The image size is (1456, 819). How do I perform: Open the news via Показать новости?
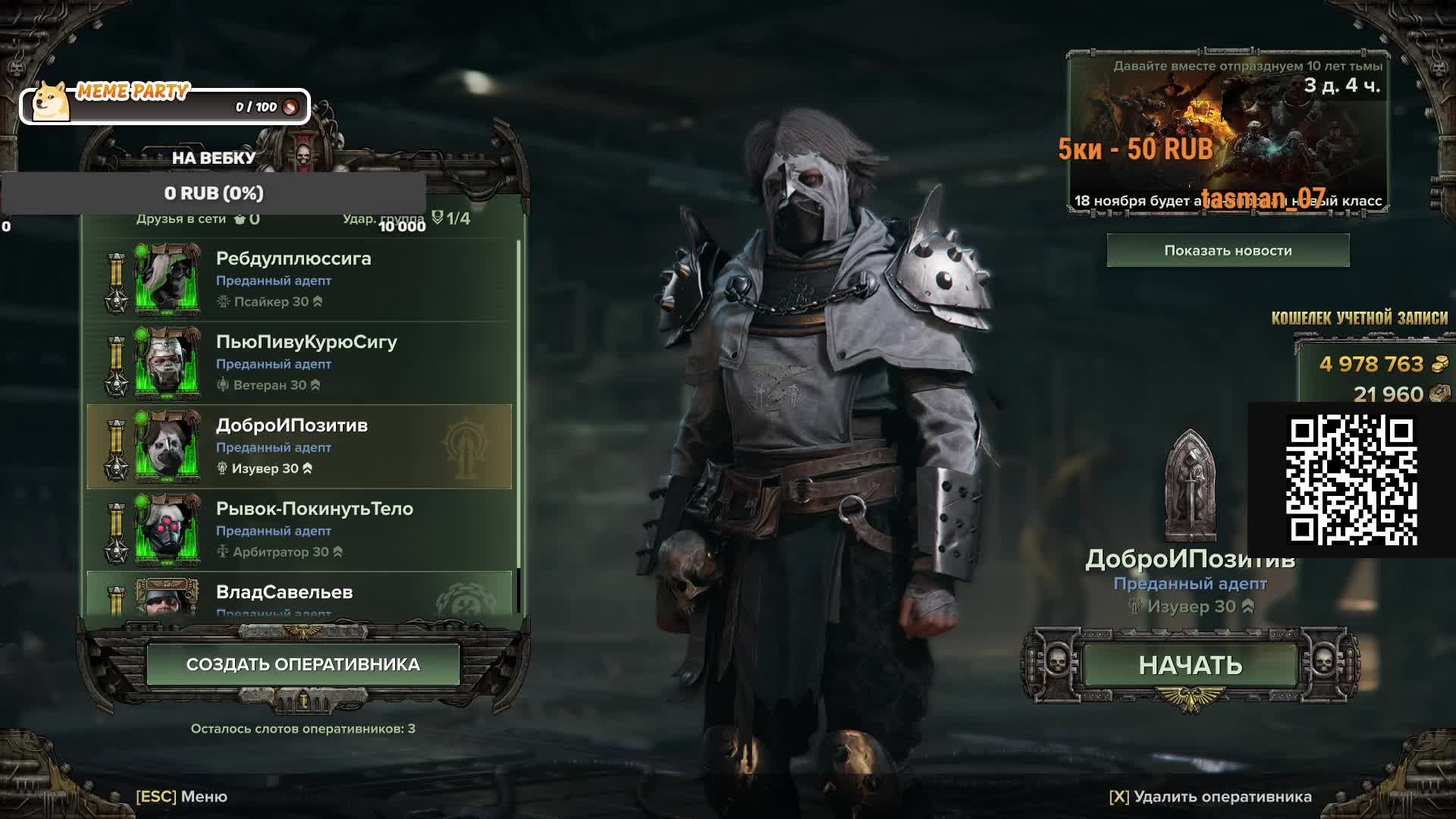[1228, 250]
